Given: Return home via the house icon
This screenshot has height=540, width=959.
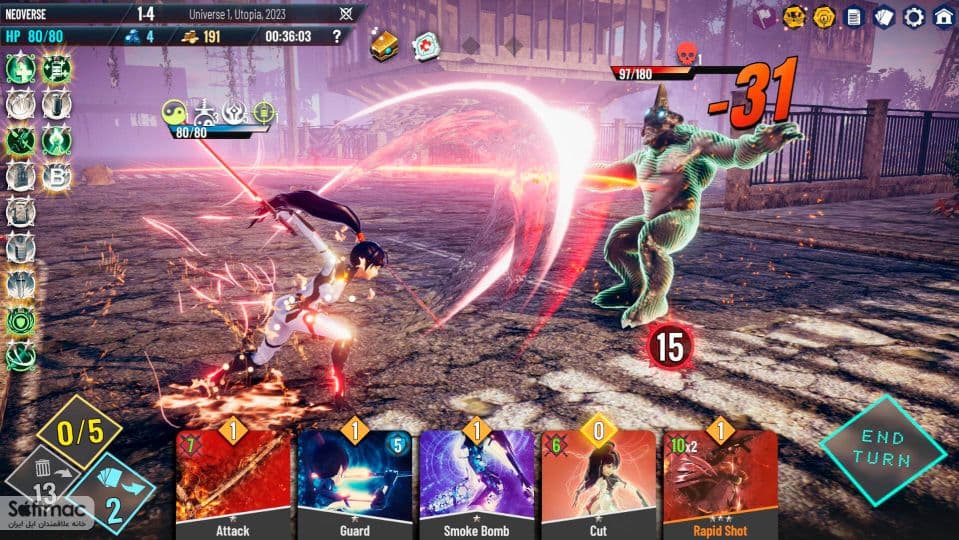Looking at the screenshot, I should tap(943, 16).
